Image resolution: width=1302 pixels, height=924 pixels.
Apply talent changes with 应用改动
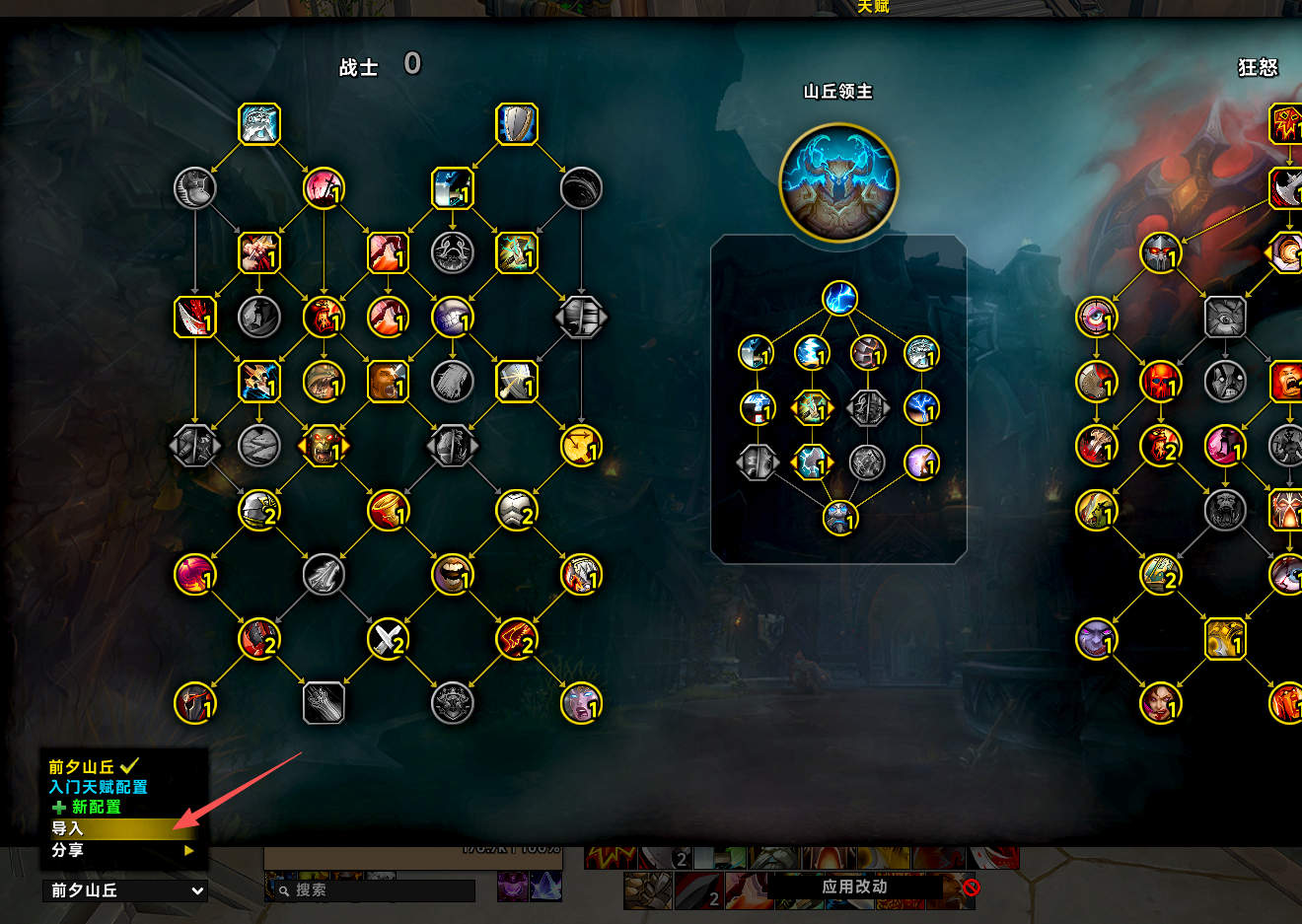pos(854,887)
